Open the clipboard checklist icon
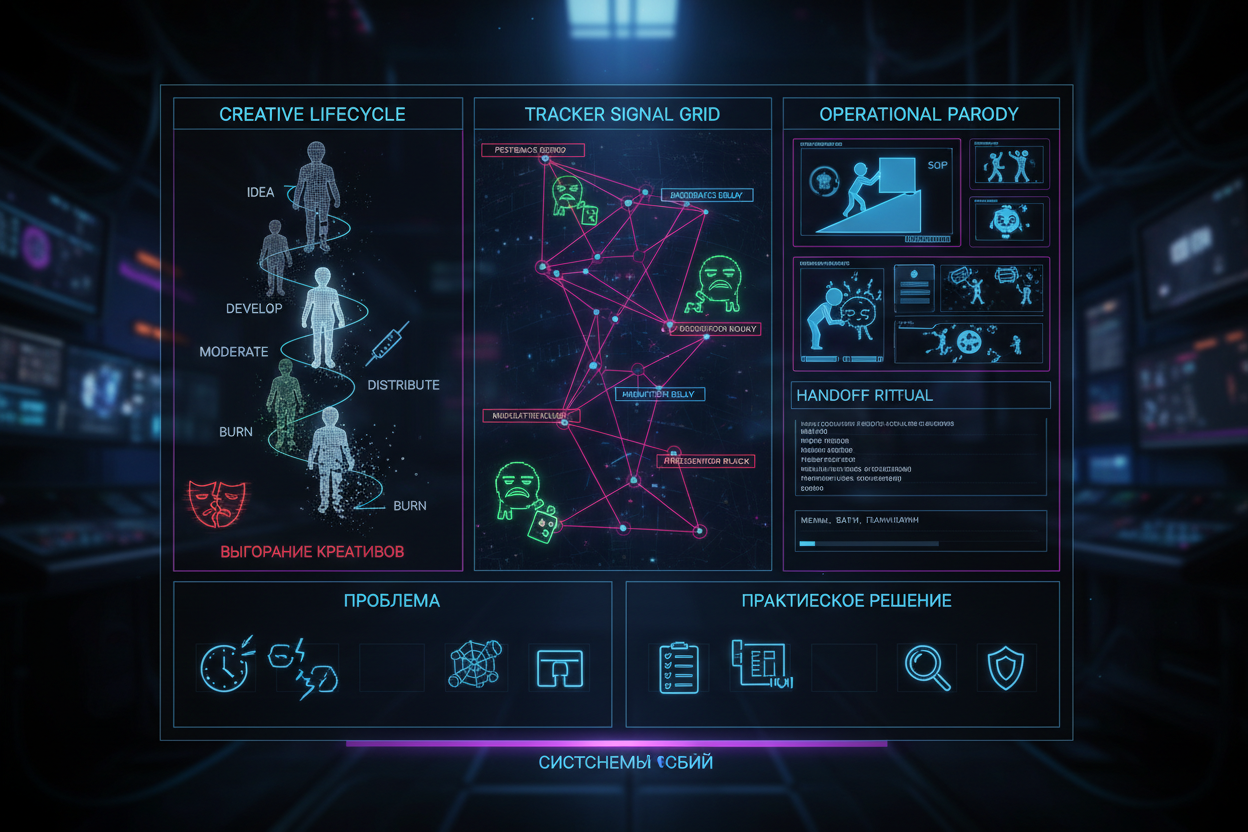 click(679, 667)
